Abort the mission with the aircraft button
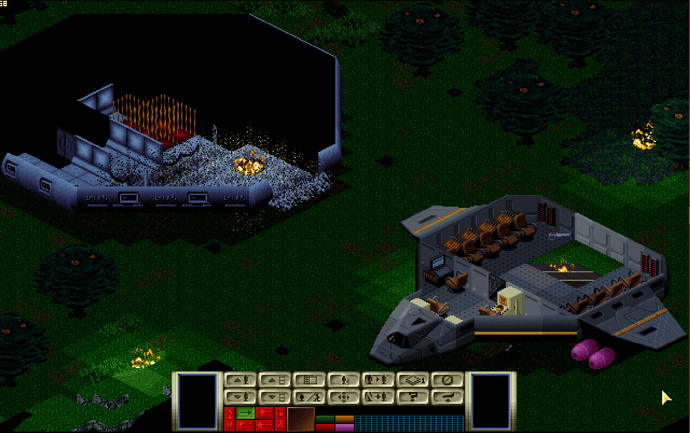Viewport: 690px width, 433px height. pos(448,397)
